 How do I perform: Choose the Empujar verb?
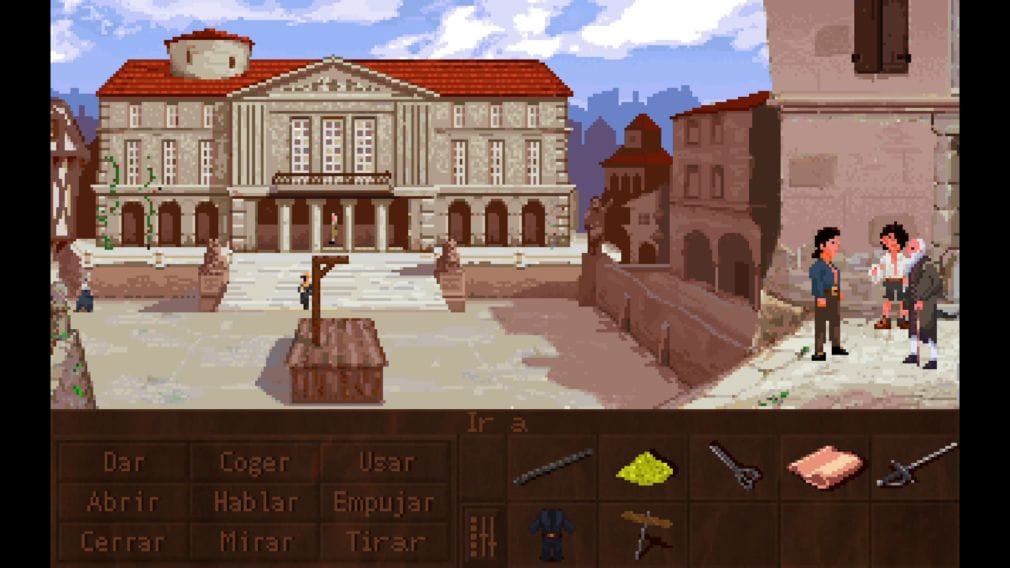[x=386, y=502]
